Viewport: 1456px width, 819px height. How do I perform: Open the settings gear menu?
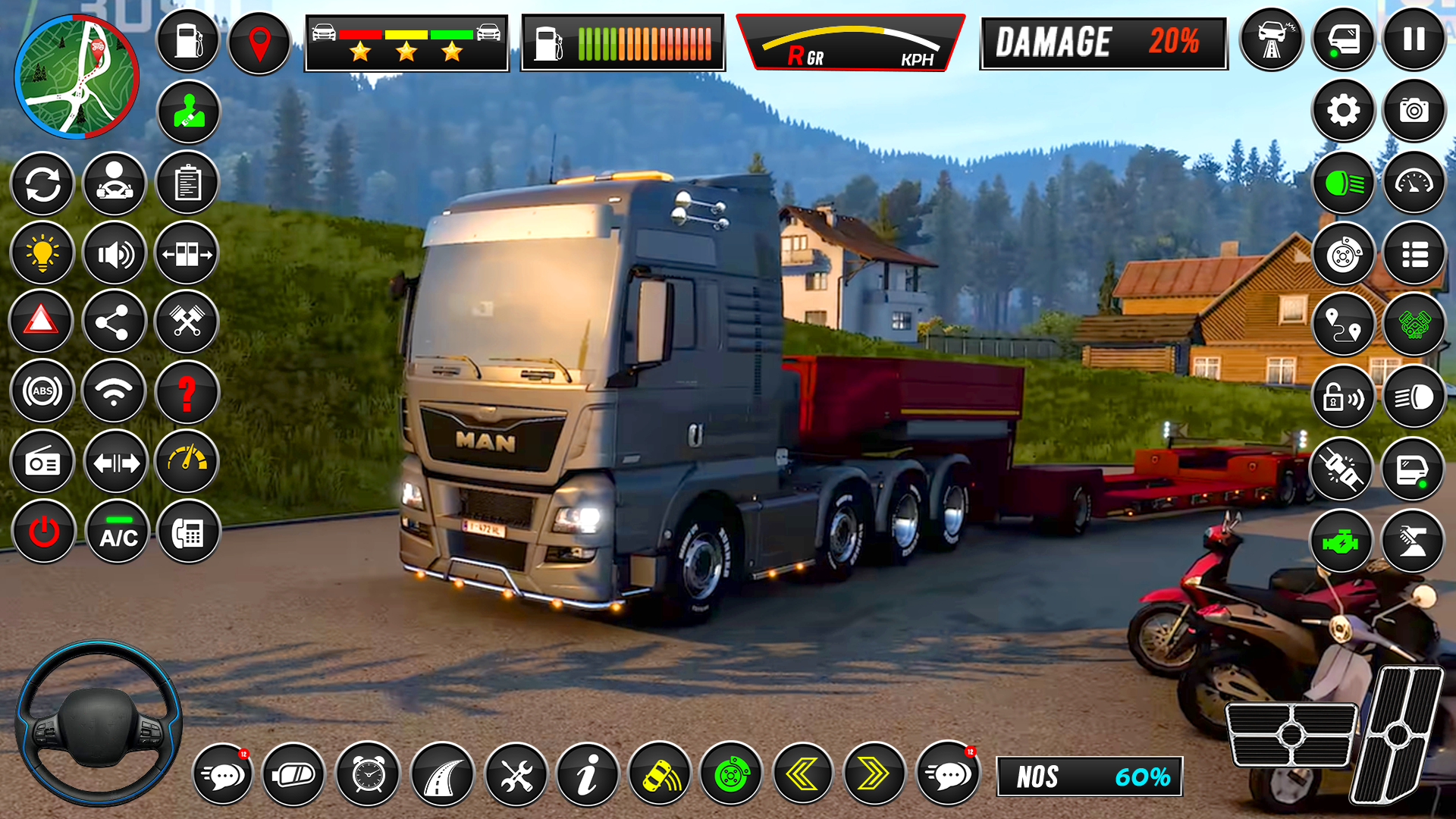(1342, 111)
